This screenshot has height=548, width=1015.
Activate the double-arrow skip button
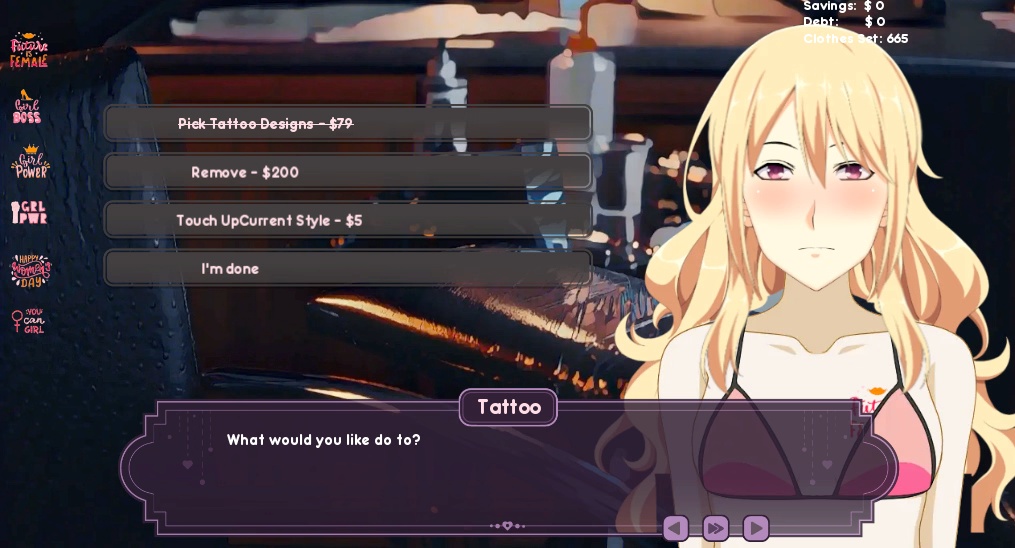(x=716, y=528)
